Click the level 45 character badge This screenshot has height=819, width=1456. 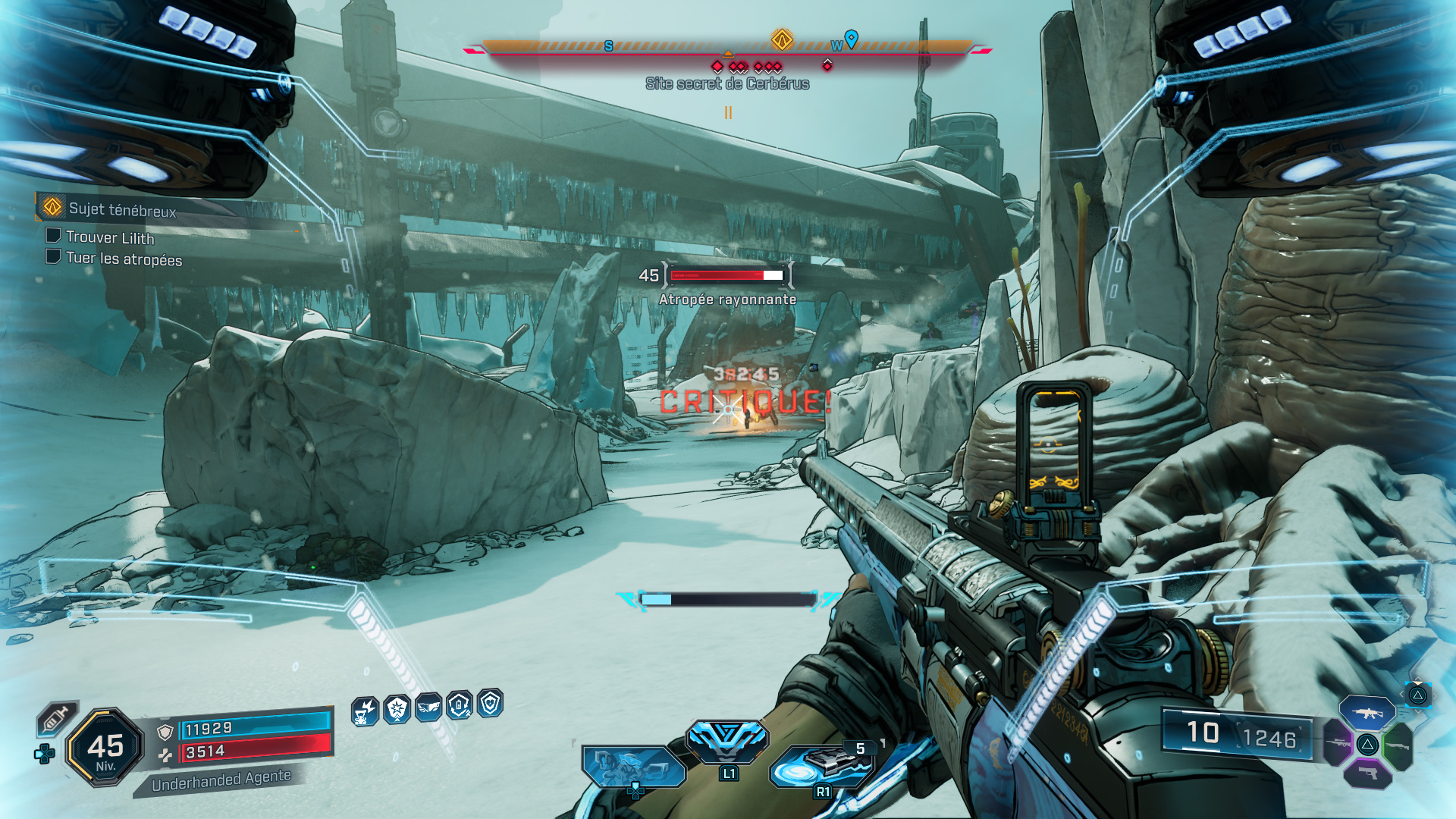tap(105, 748)
